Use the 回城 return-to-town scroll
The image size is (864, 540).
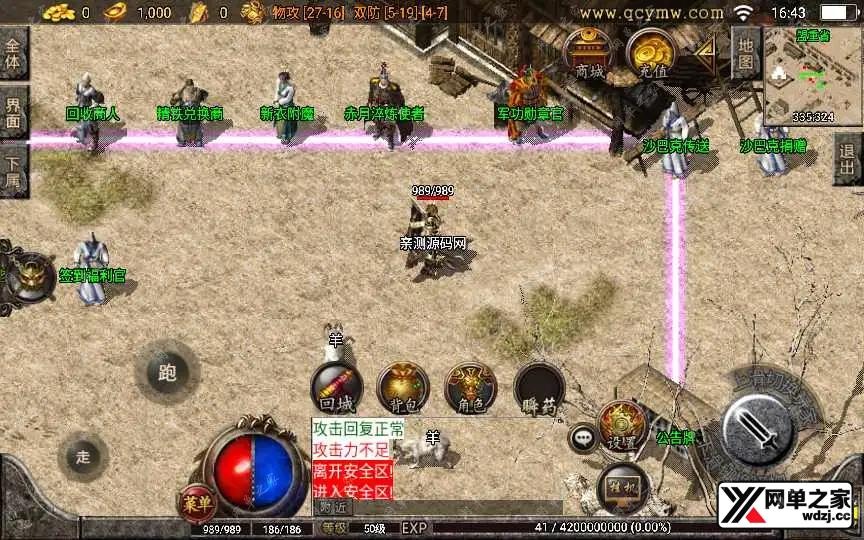336,388
